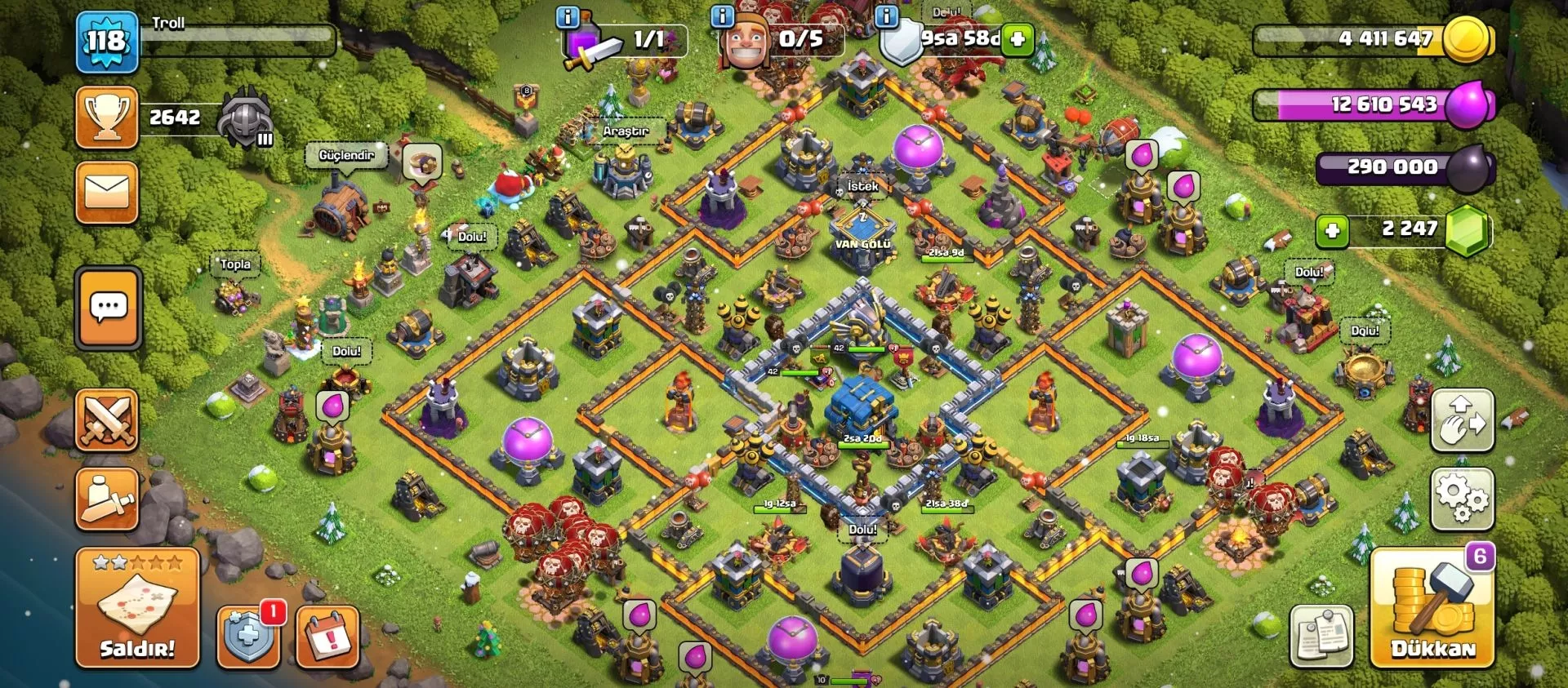Tap the Güçlendir boost bubble

(x=346, y=155)
